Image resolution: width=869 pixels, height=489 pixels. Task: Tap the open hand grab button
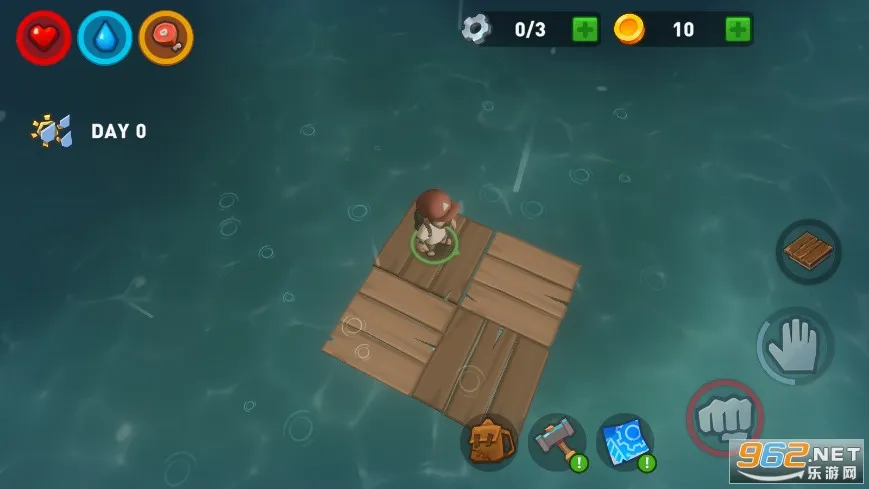pyautogui.click(x=795, y=346)
